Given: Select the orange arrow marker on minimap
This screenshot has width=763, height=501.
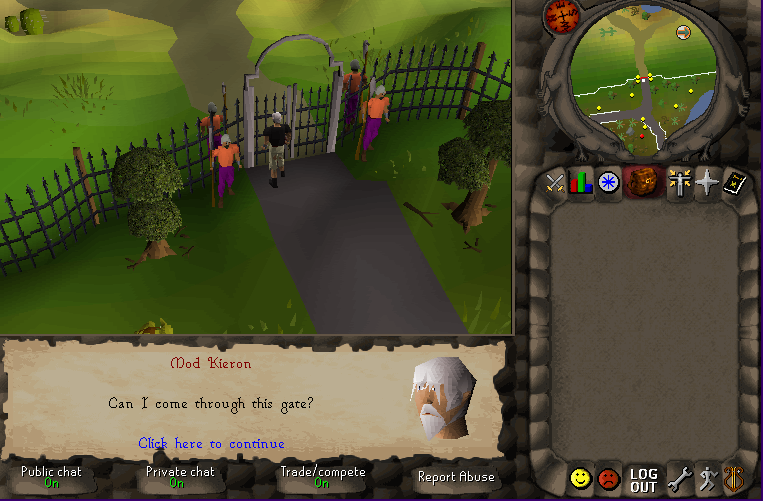Looking at the screenshot, I should 684,32.
